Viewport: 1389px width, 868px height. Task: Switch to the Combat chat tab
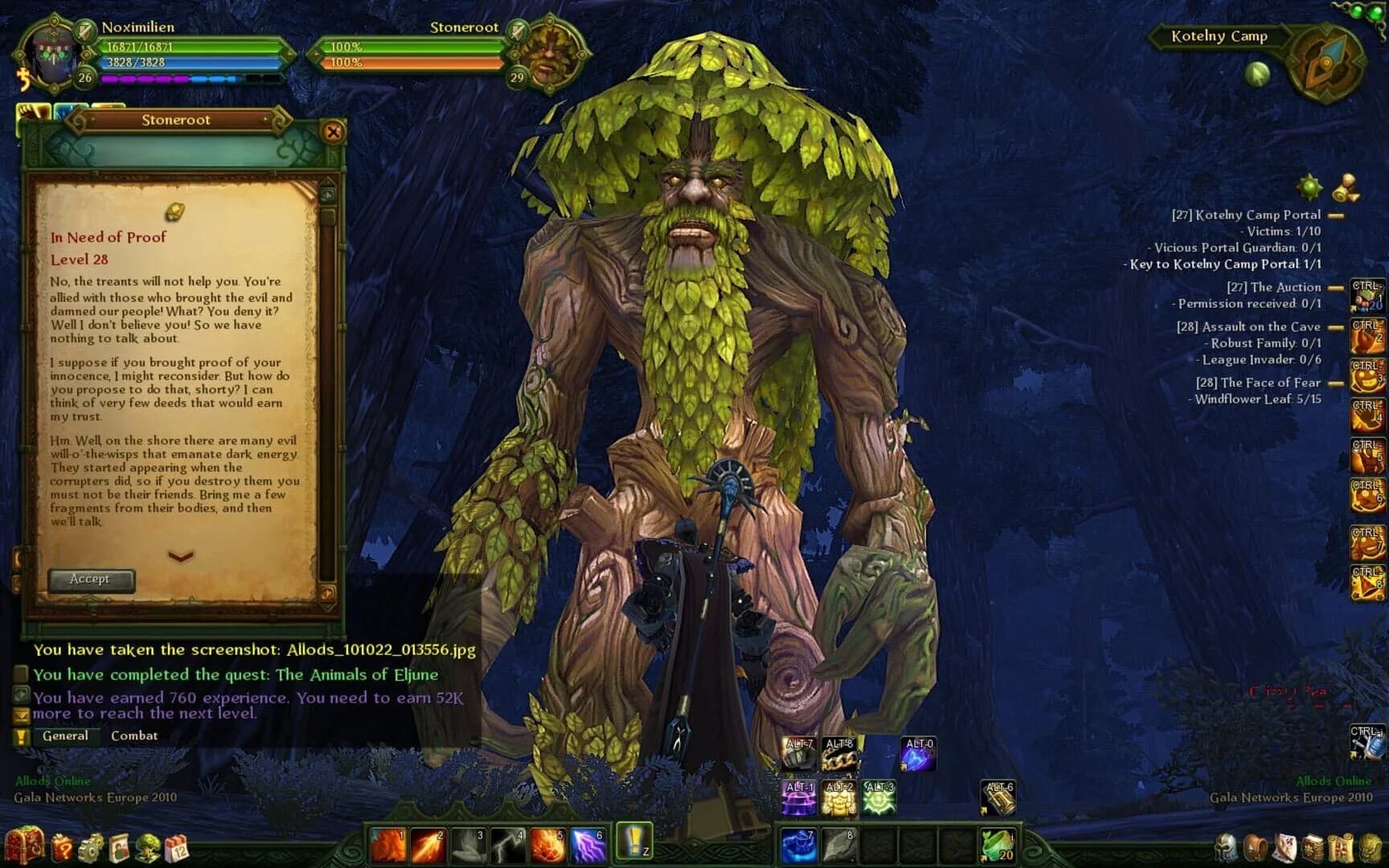coord(135,735)
